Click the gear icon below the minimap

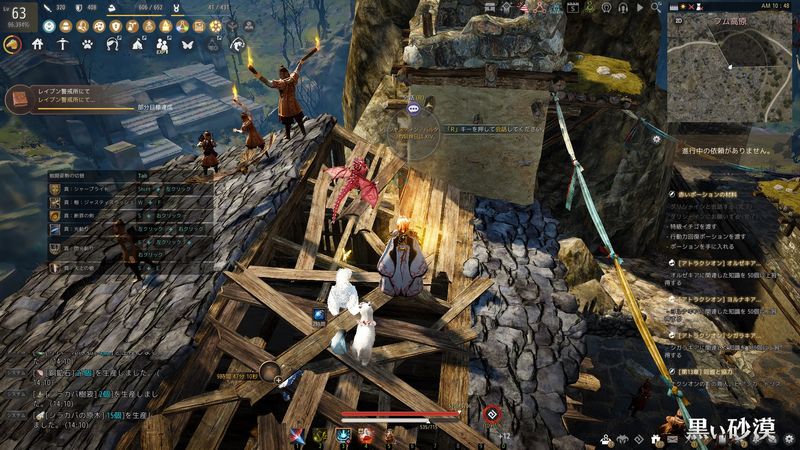[x=656, y=139]
